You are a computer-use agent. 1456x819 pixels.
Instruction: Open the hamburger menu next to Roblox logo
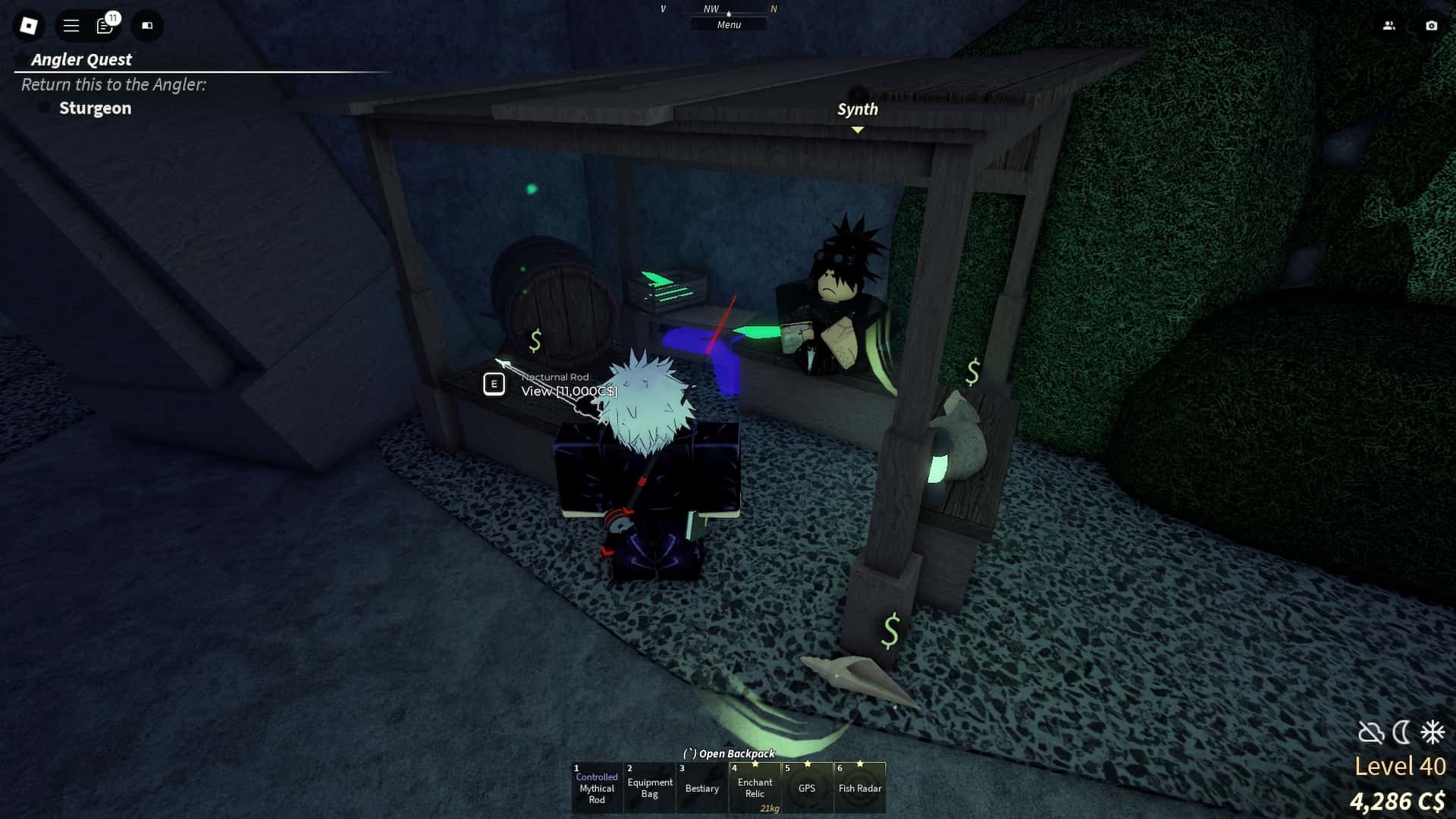[x=70, y=25]
